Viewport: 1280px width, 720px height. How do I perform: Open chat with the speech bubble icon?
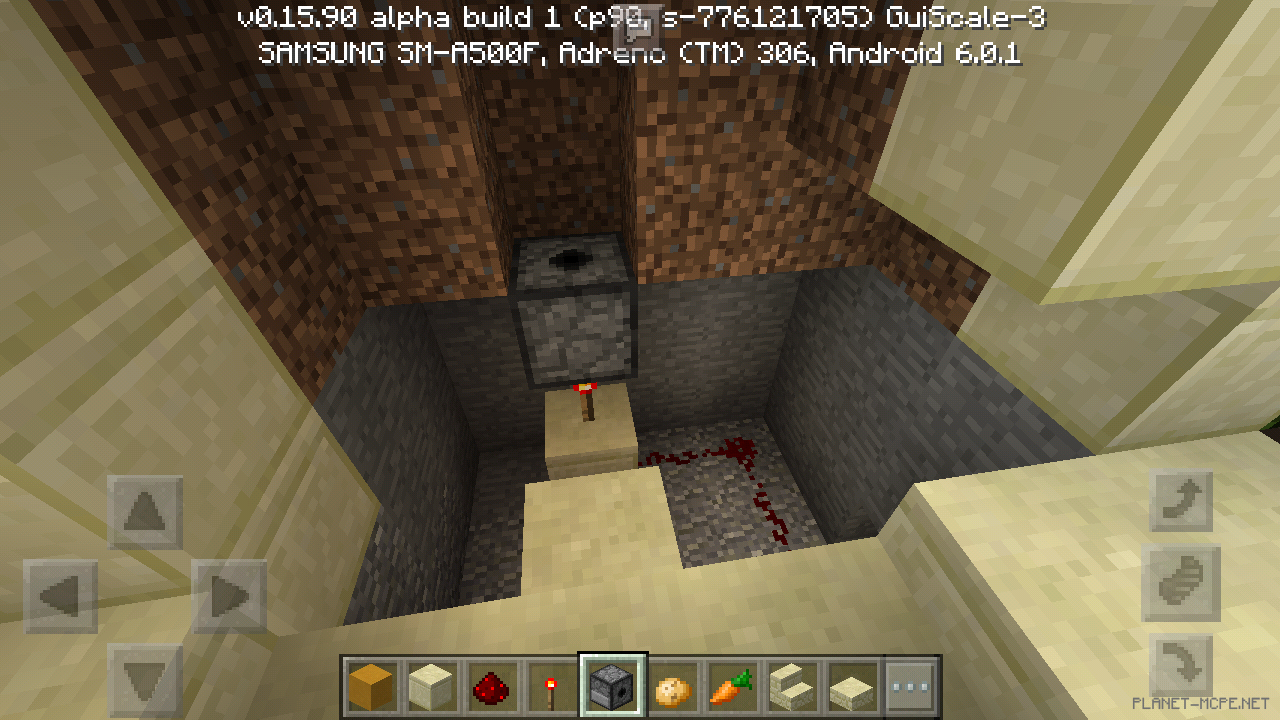tap(637, 25)
